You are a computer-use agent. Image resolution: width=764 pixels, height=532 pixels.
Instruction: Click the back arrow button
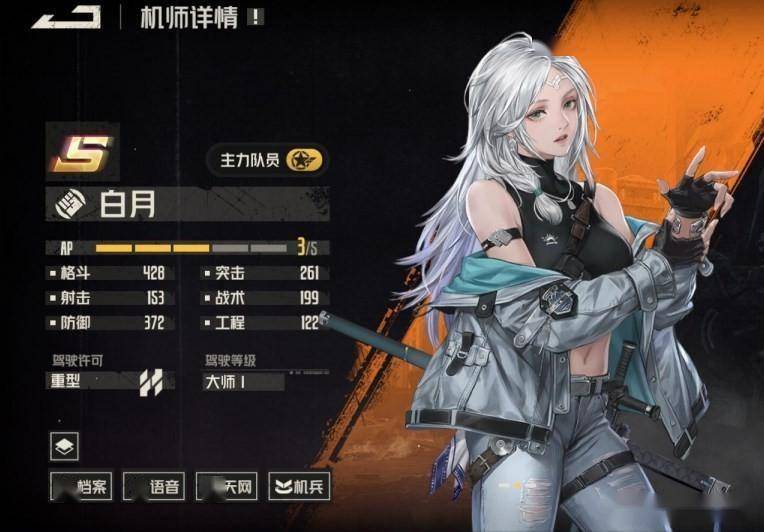pos(66,17)
